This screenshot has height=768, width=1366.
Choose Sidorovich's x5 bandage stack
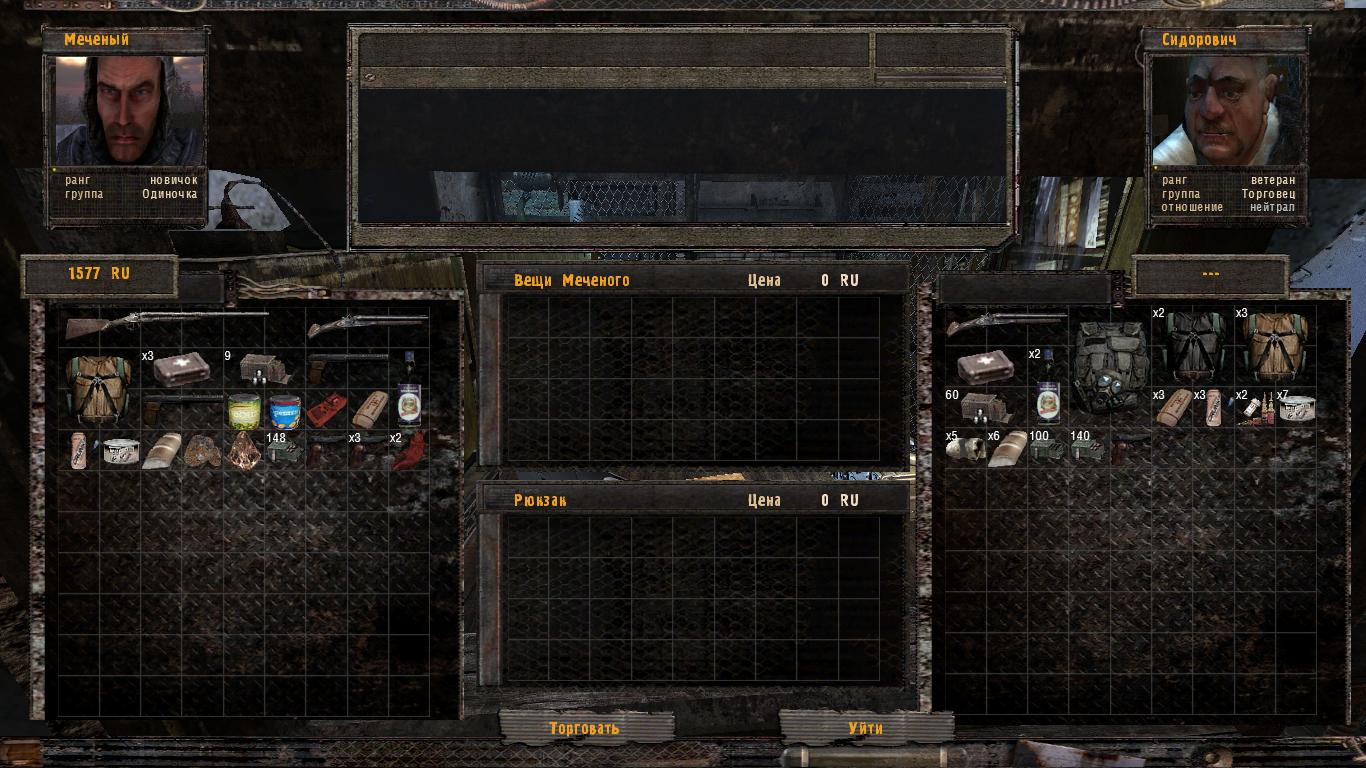coord(965,449)
